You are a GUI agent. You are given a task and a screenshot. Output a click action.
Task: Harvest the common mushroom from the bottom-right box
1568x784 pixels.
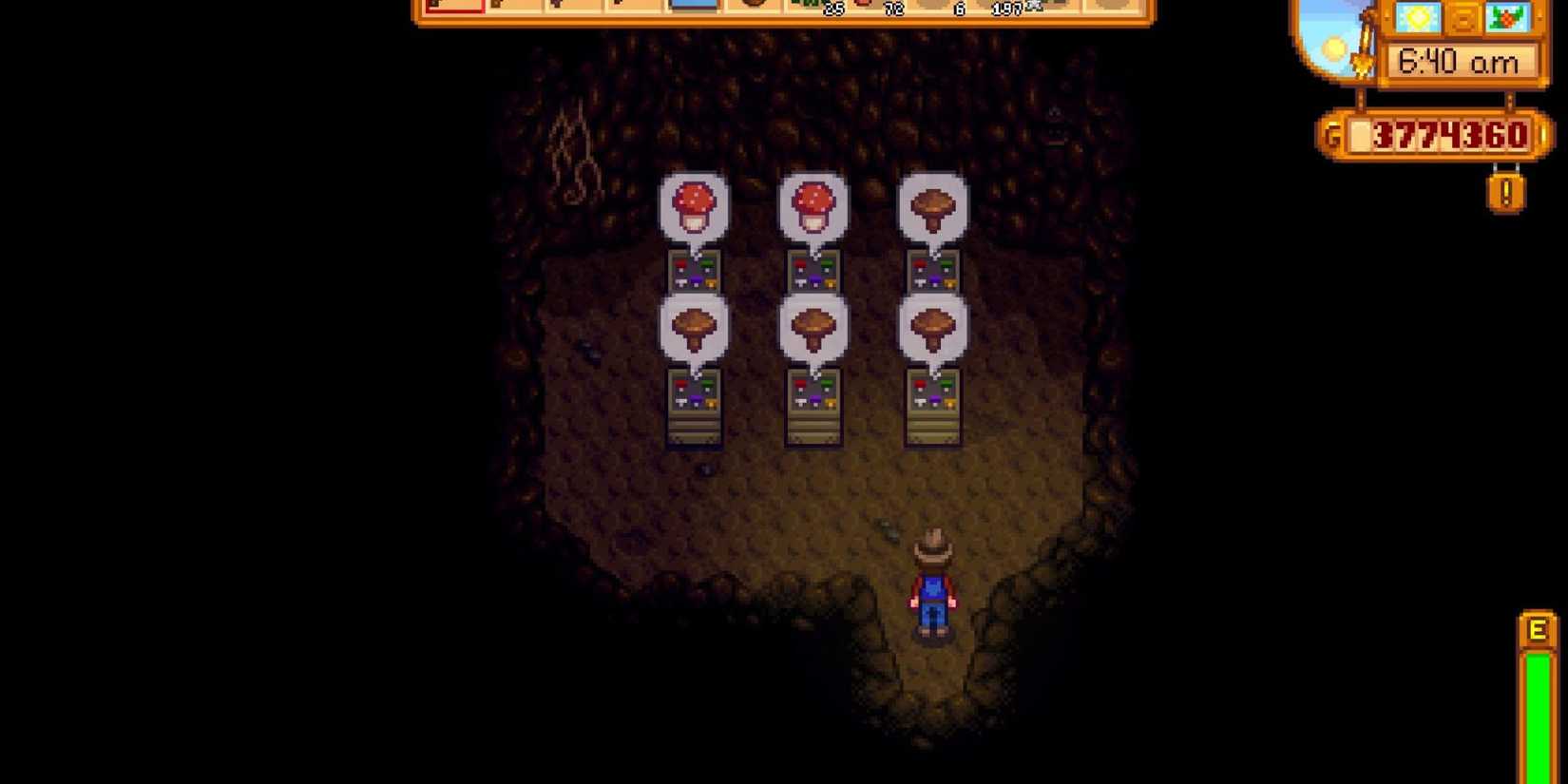(936, 328)
